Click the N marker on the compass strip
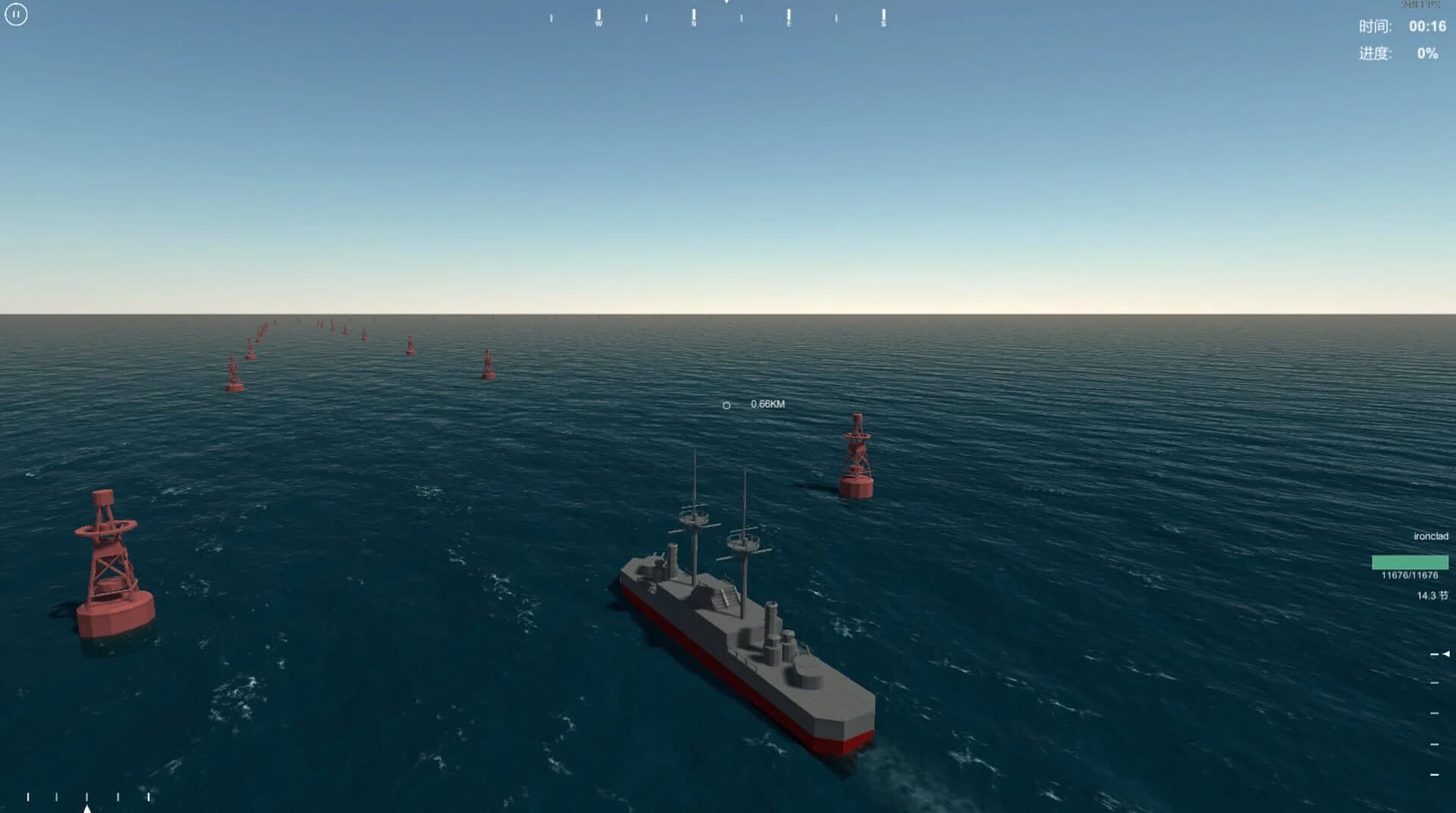The width and height of the screenshot is (1456, 813). coord(692,23)
